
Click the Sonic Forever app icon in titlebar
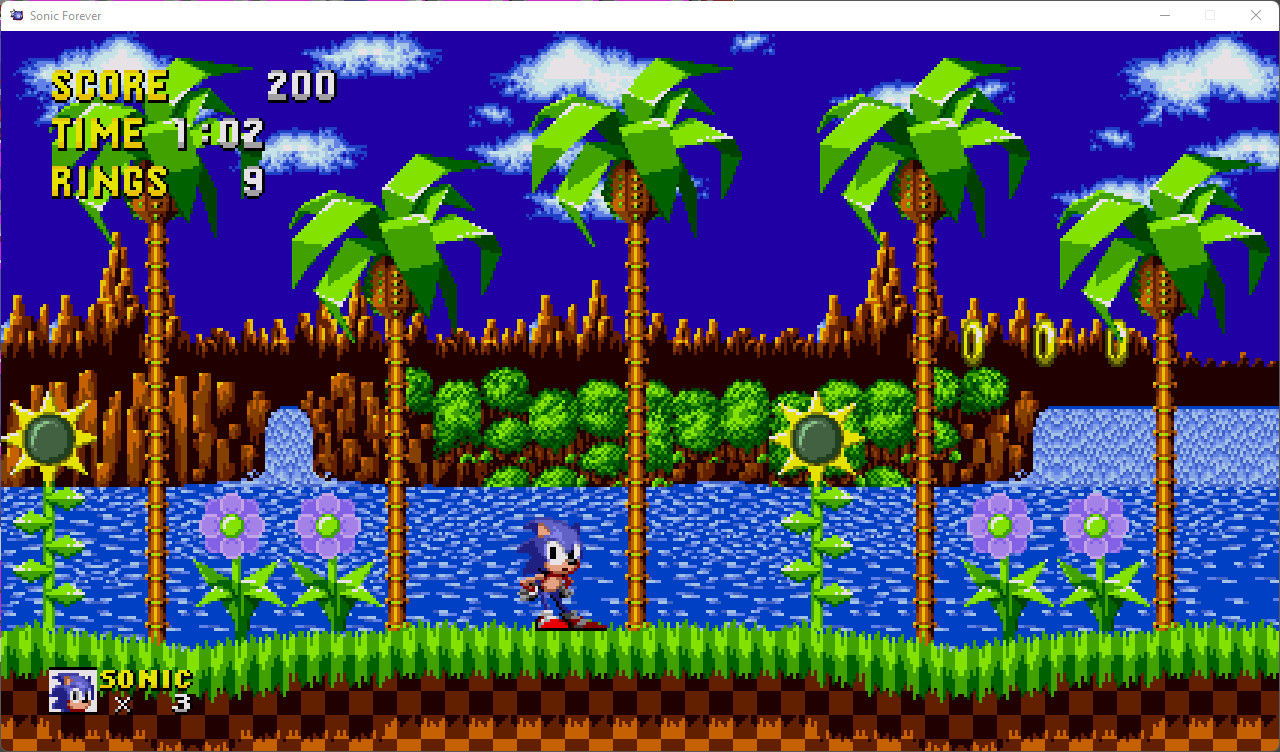pos(14,15)
